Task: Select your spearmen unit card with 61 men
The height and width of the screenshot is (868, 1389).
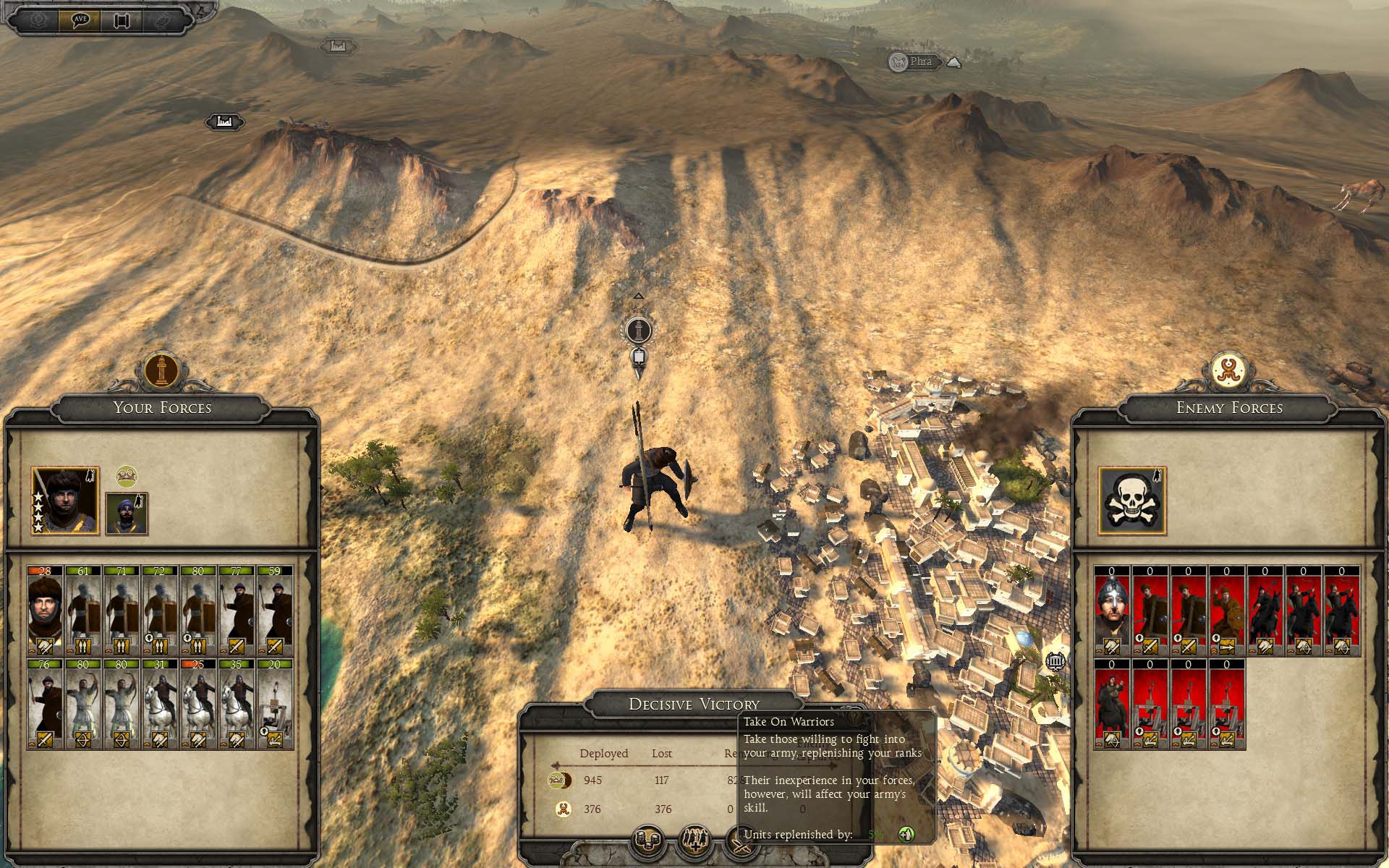Action: tap(83, 610)
